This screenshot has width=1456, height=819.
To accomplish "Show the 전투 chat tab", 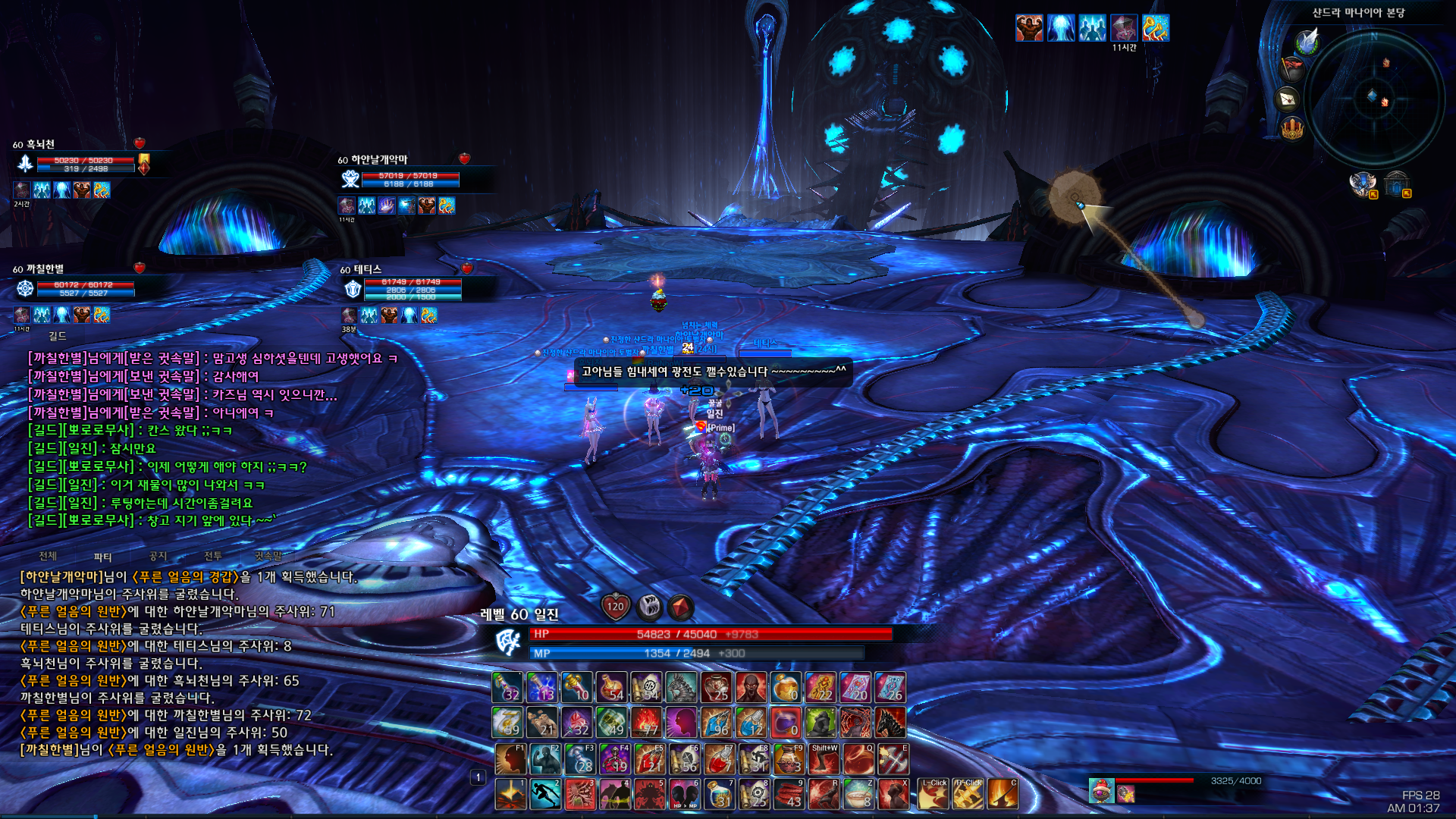I will tap(213, 556).
